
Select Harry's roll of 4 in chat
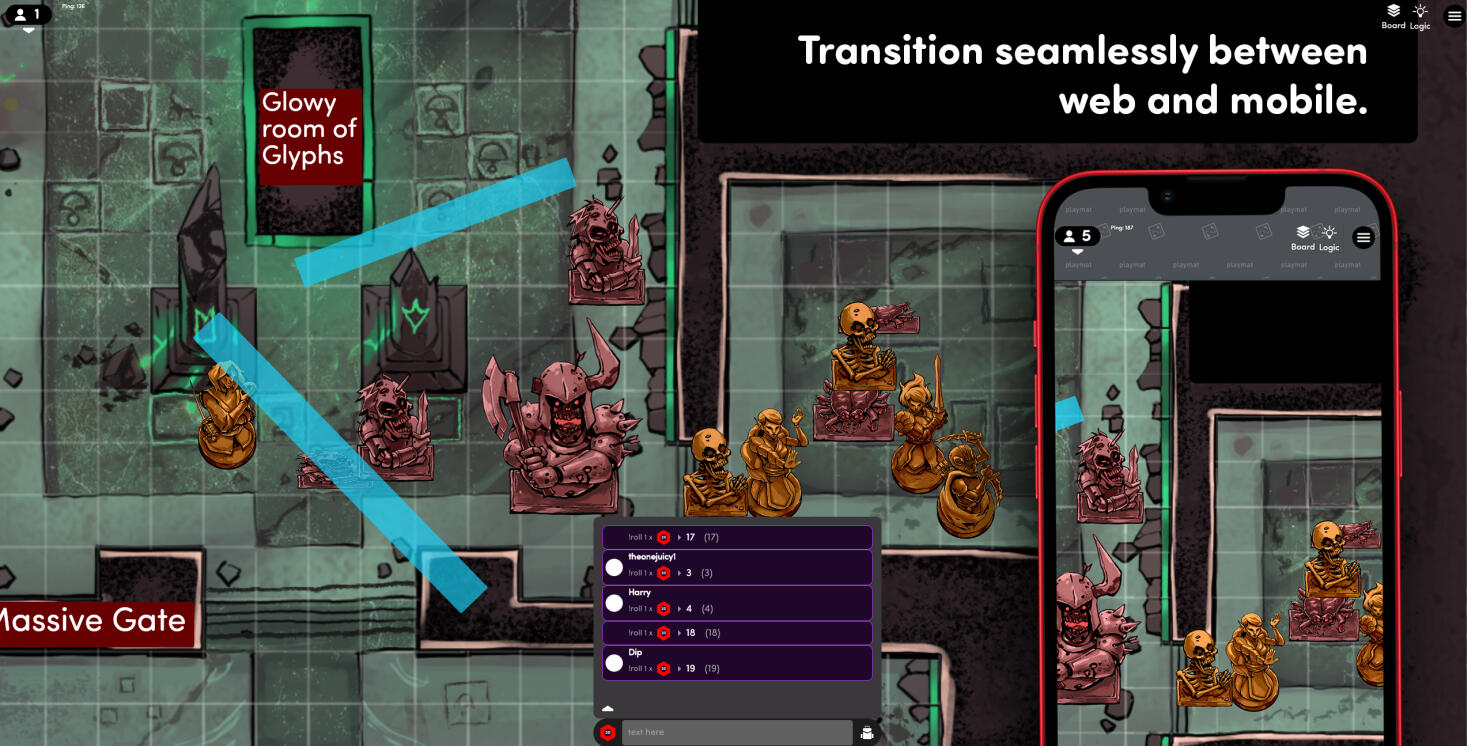(x=737, y=603)
